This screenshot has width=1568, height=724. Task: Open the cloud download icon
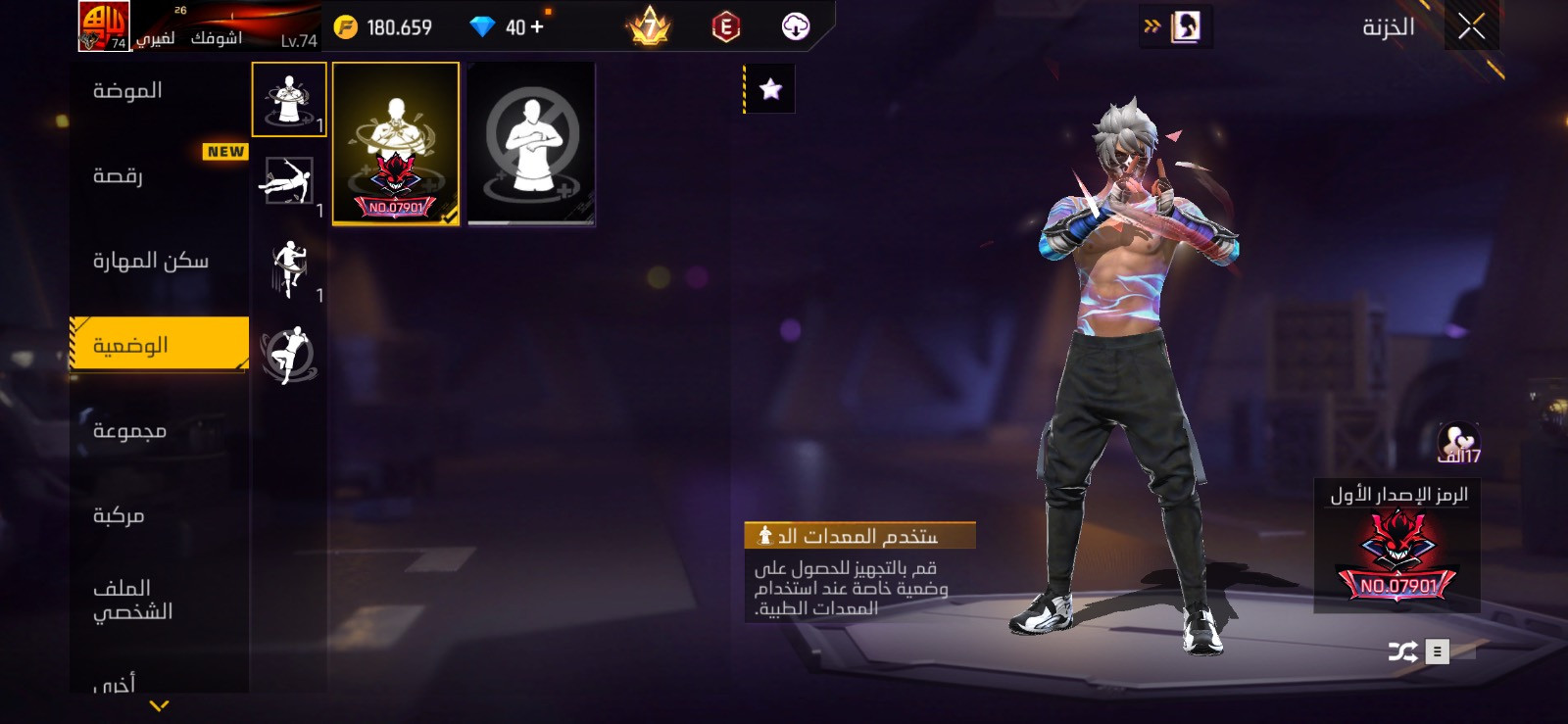(x=796, y=27)
